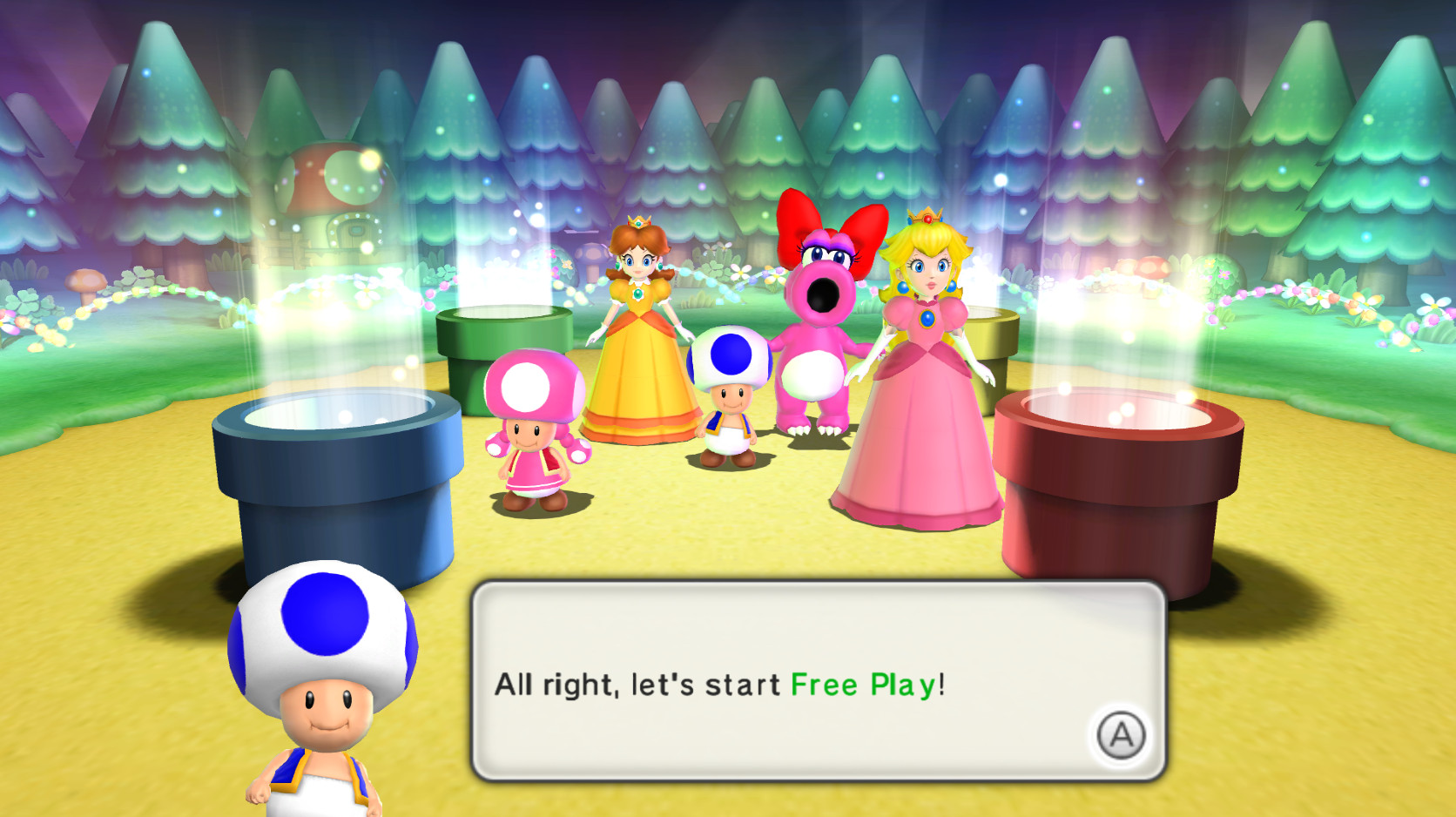The image size is (1456, 817).
Task: Click the A button prompt icon
Action: coord(1125,737)
